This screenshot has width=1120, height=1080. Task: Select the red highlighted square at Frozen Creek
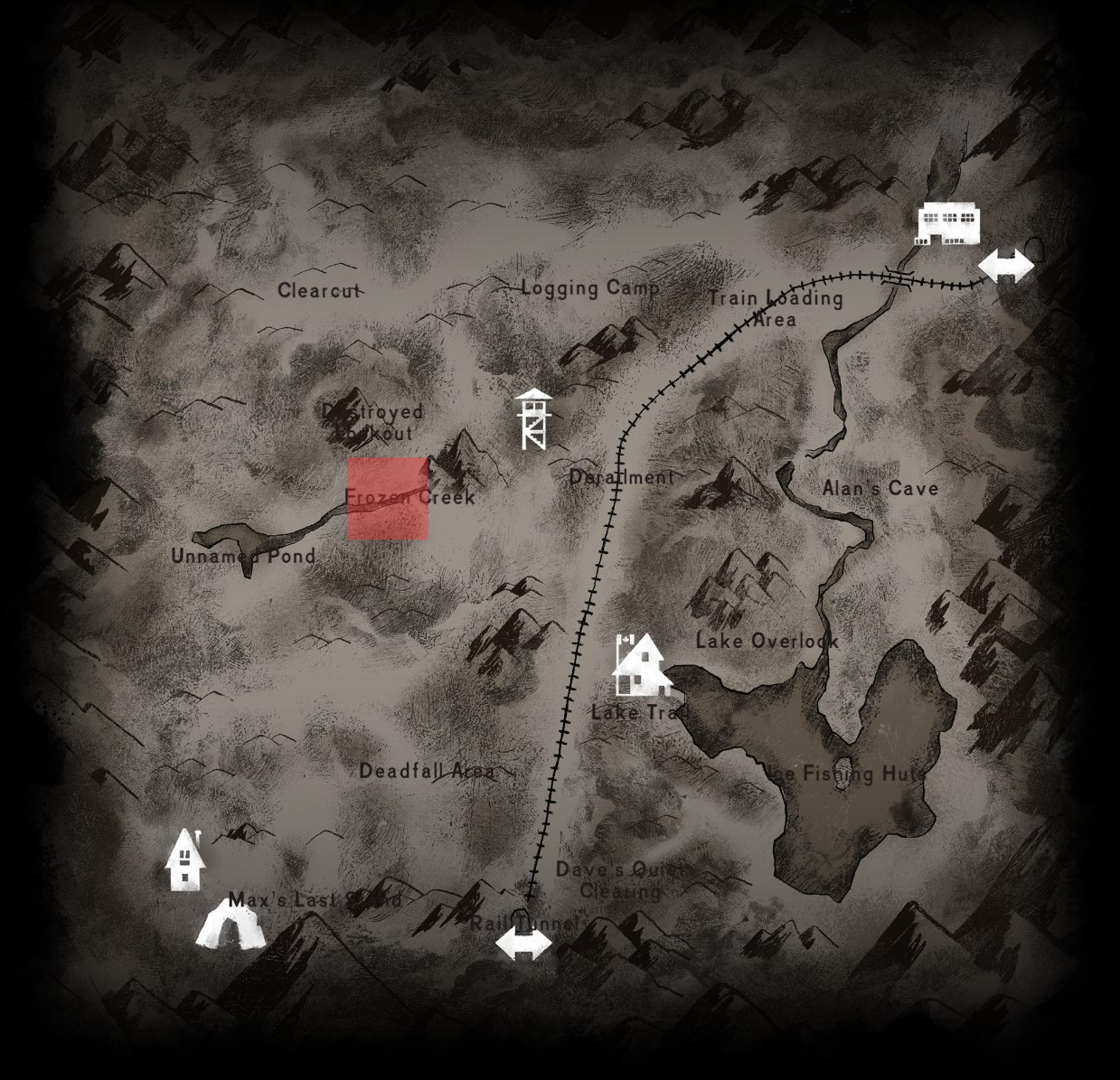click(388, 499)
